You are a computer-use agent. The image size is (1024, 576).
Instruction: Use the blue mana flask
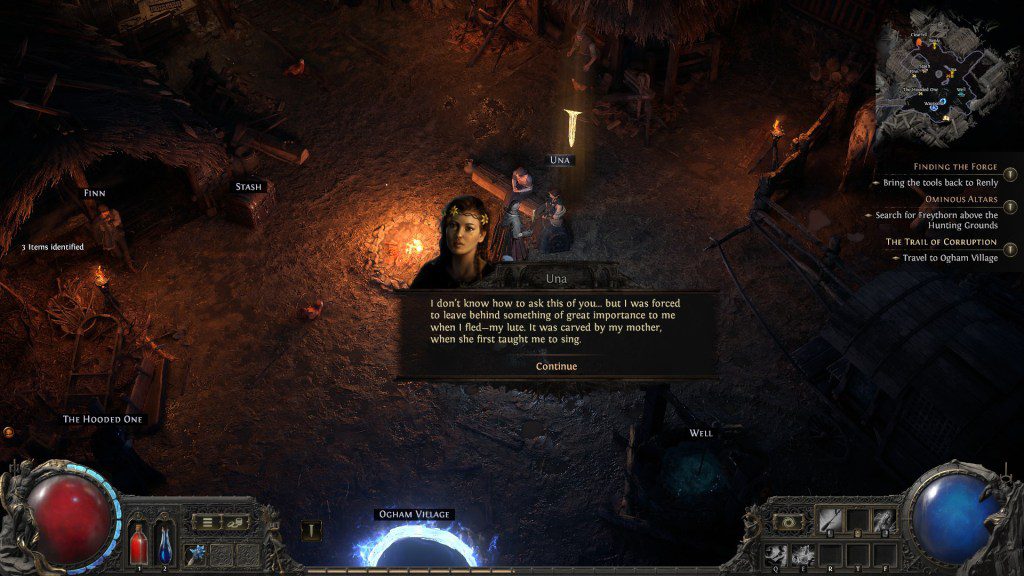pyautogui.click(x=164, y=545)
